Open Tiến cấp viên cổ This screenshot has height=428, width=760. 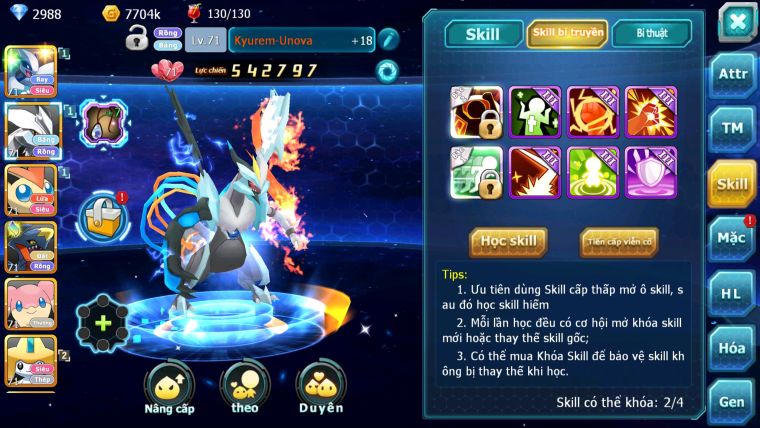tap(619, 241)
